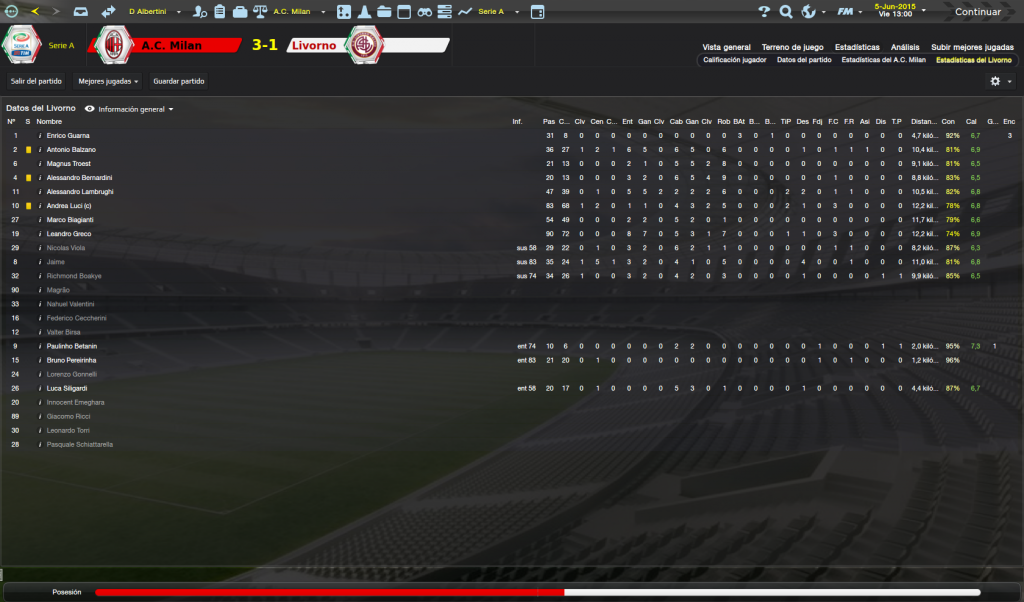Screen dimensions: 1024x602
Task: Open the Mejores jugadas dropdown
Action: coord(108,81)
